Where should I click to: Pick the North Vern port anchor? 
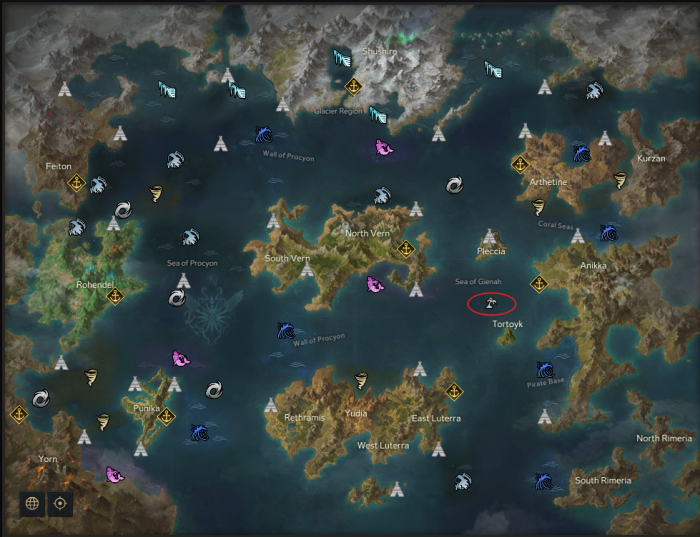[x=406, y=248]
